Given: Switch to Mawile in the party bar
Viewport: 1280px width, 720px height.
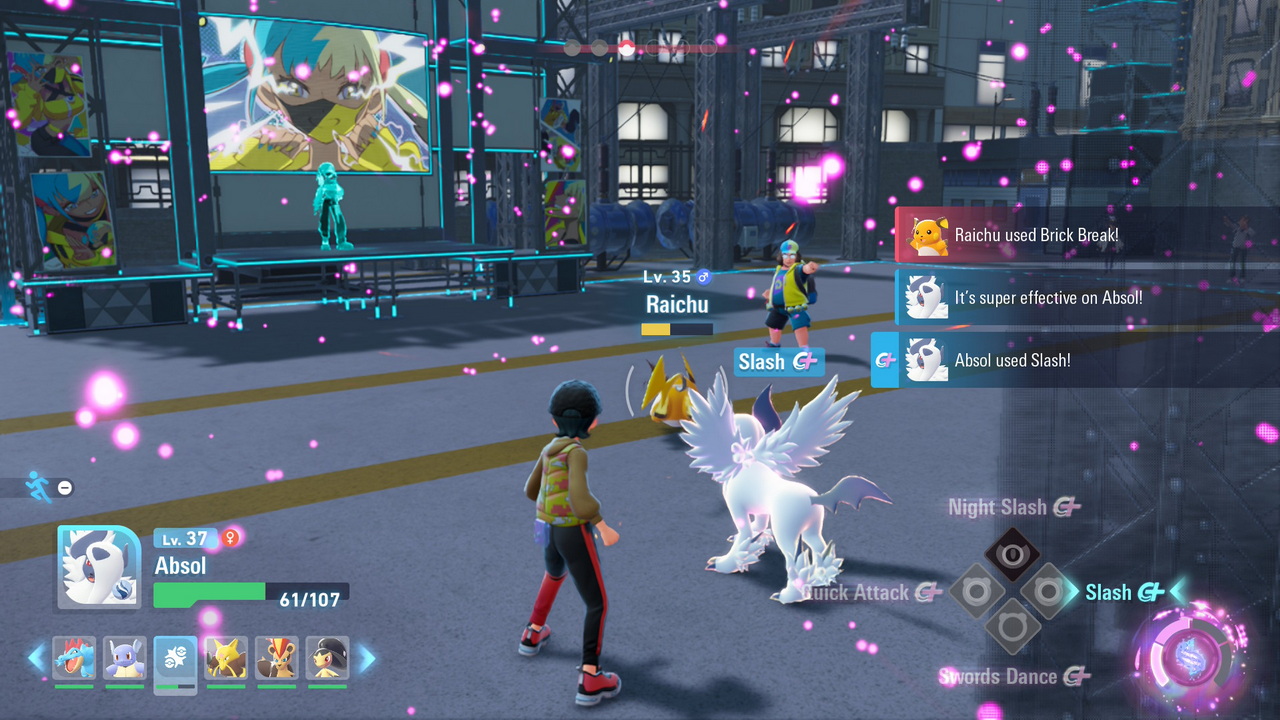Looking at the screenshot, I should (x=327, y=658).
